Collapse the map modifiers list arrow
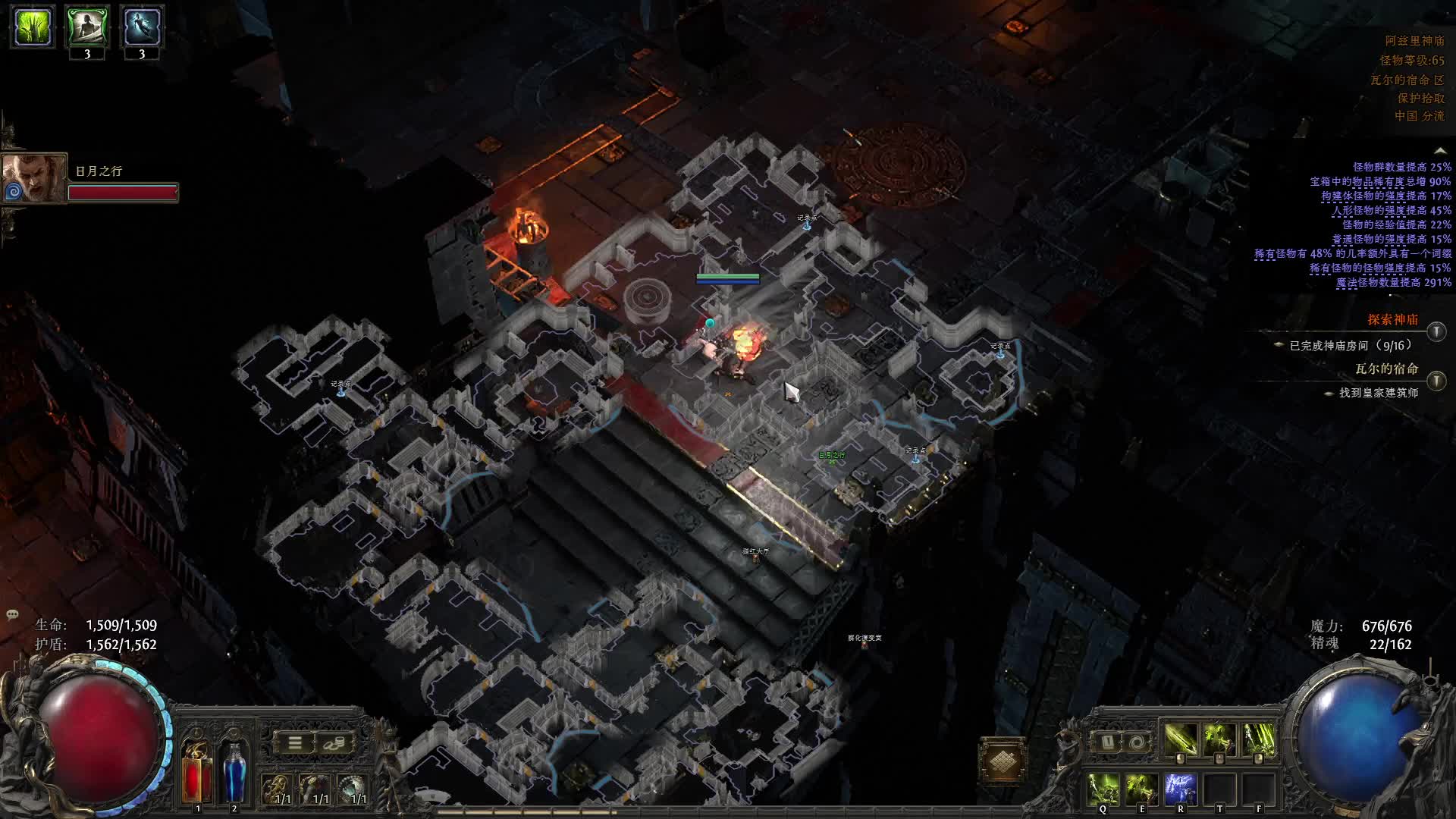 [x=1439, y=152]
